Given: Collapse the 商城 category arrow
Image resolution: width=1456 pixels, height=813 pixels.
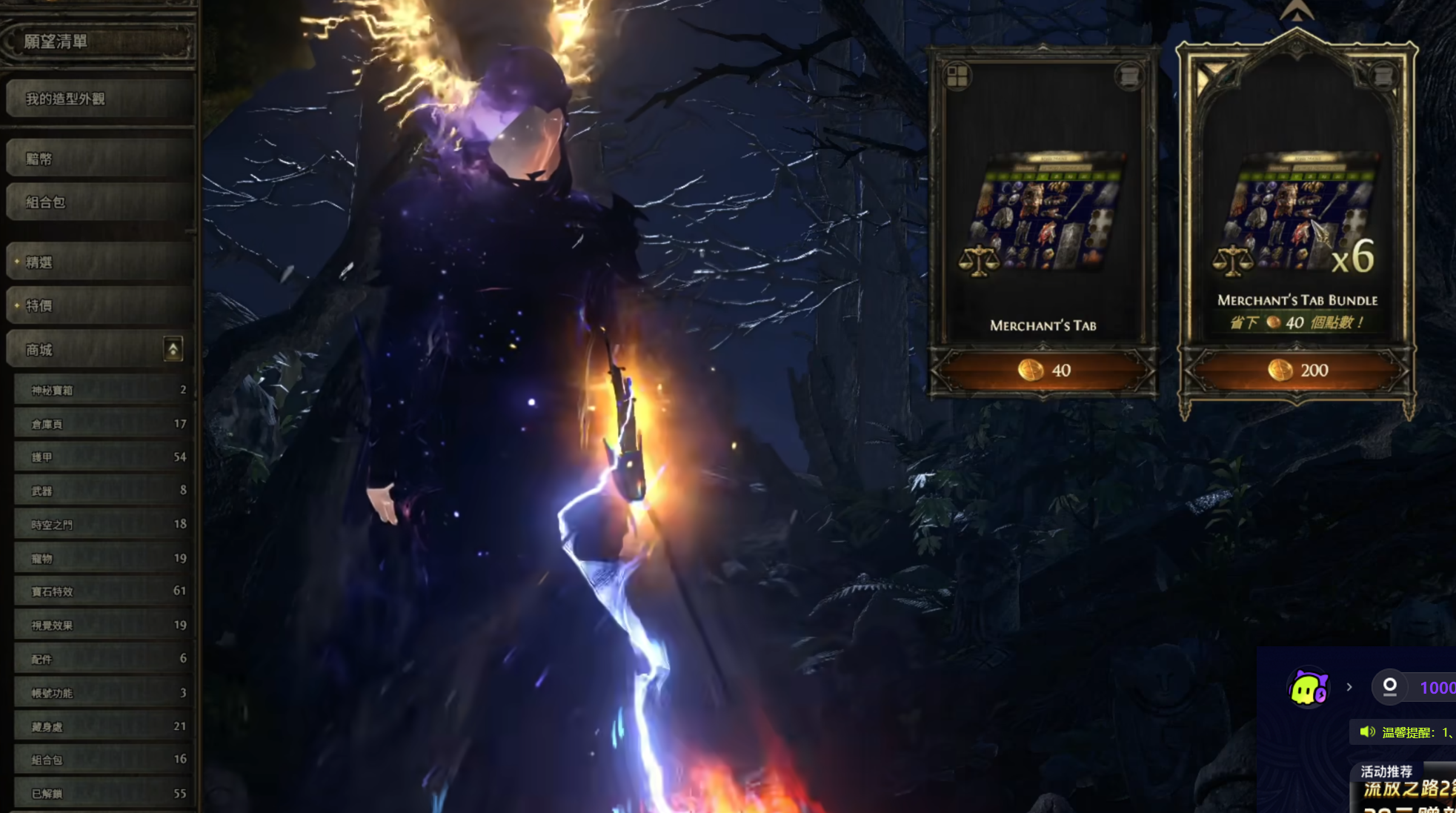Looking at the screenshot, I should pyautogui.click(x=173, y=349).
